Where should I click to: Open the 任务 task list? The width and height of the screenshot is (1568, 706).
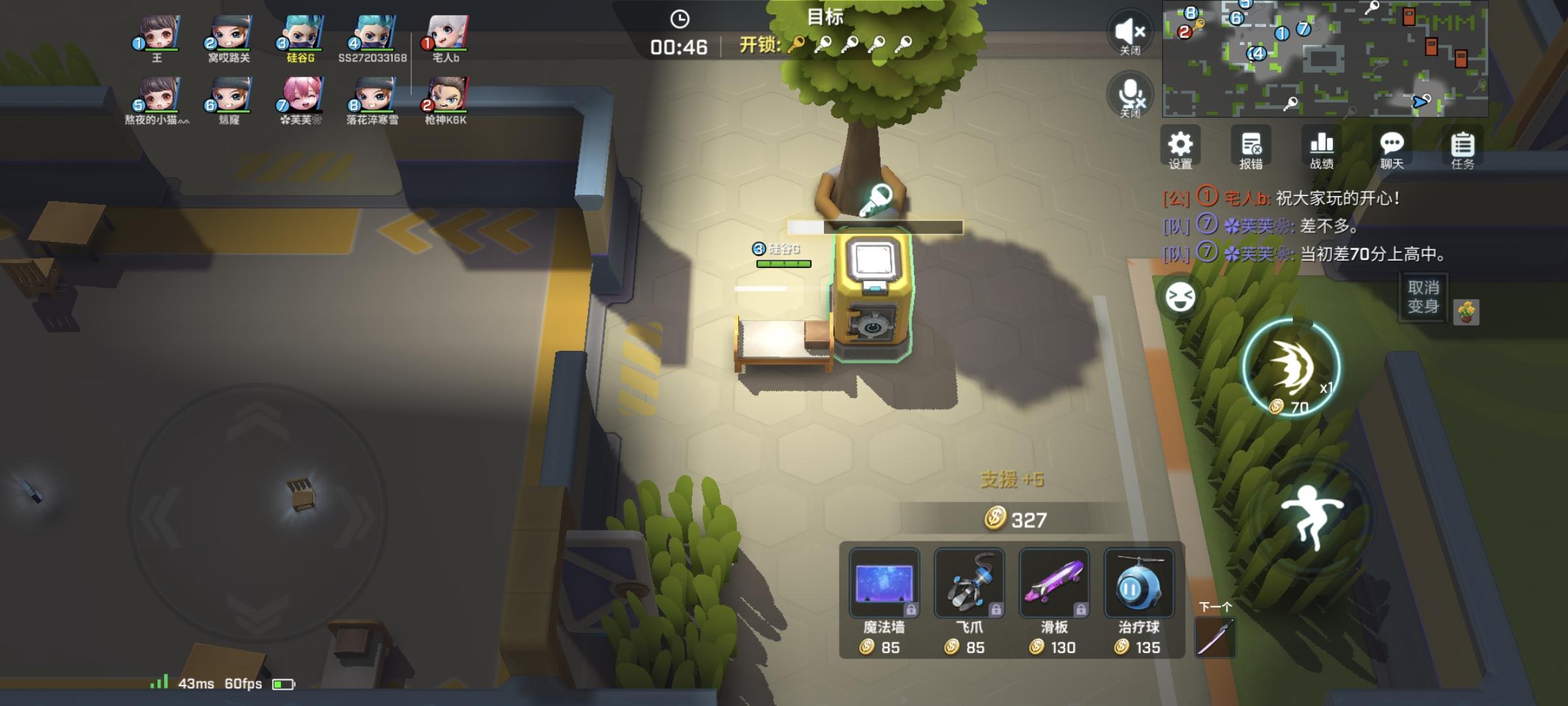1462,149
